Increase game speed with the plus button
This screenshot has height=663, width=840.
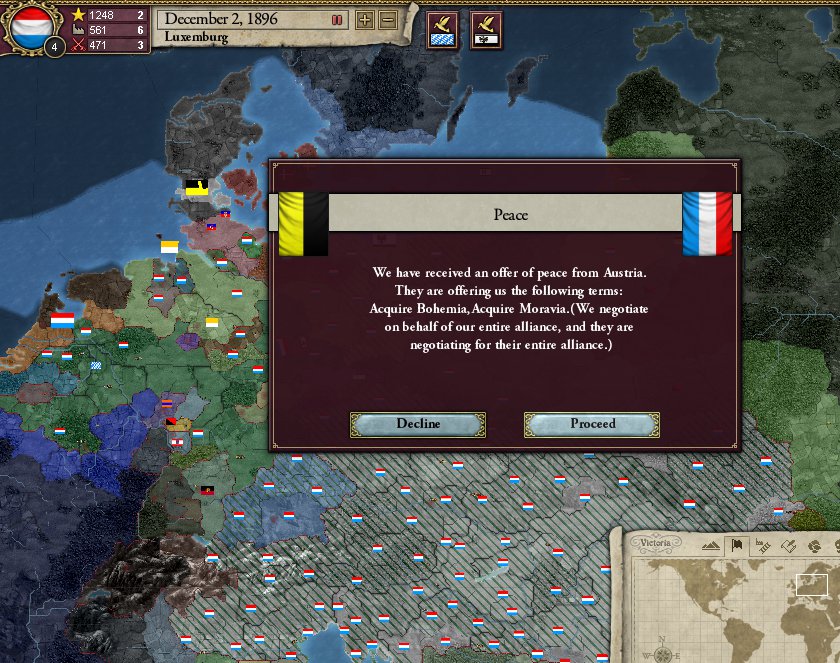365,20
